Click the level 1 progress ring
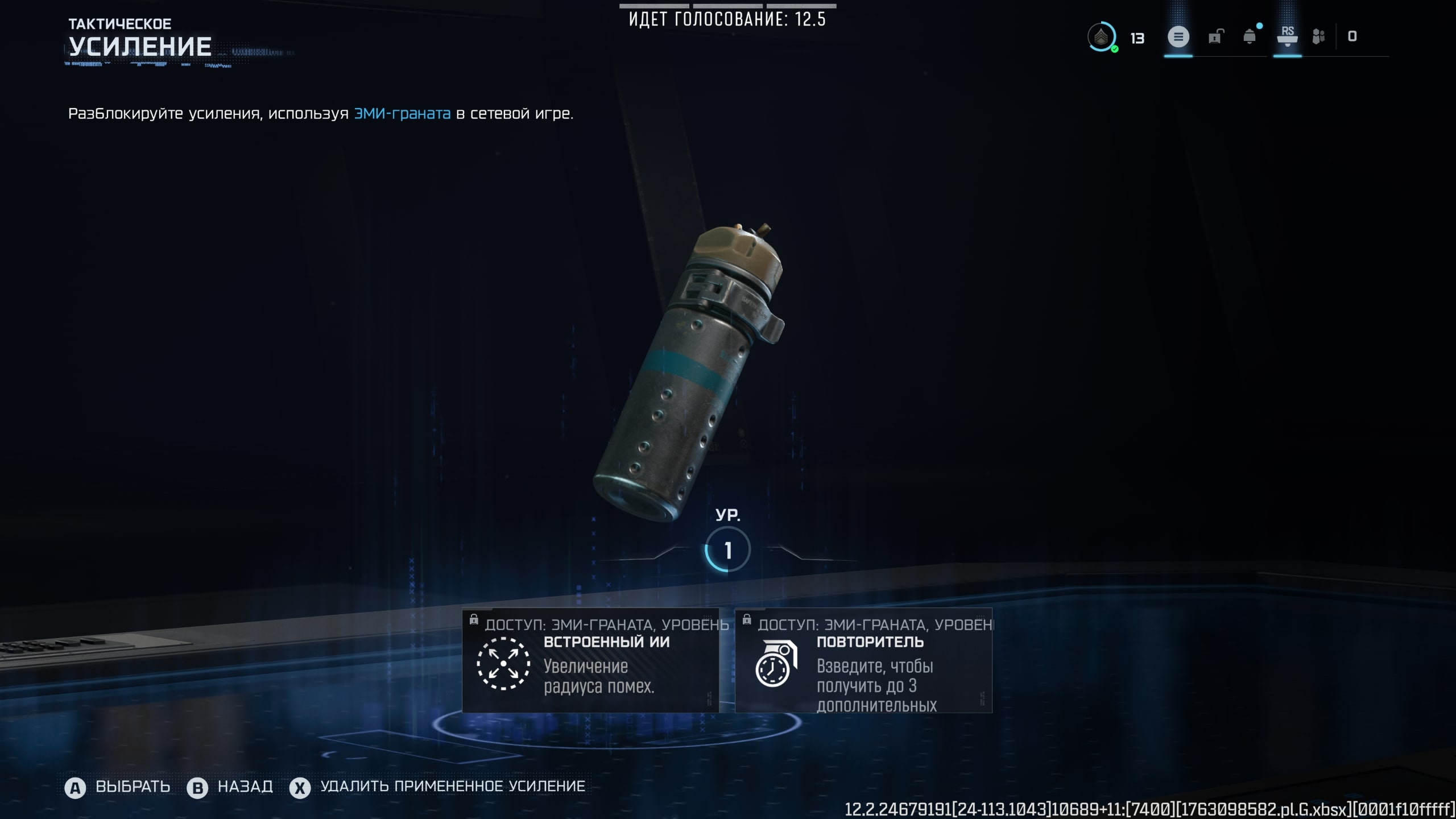Viewport: 1456px width, 819px height. pos(727,550)
